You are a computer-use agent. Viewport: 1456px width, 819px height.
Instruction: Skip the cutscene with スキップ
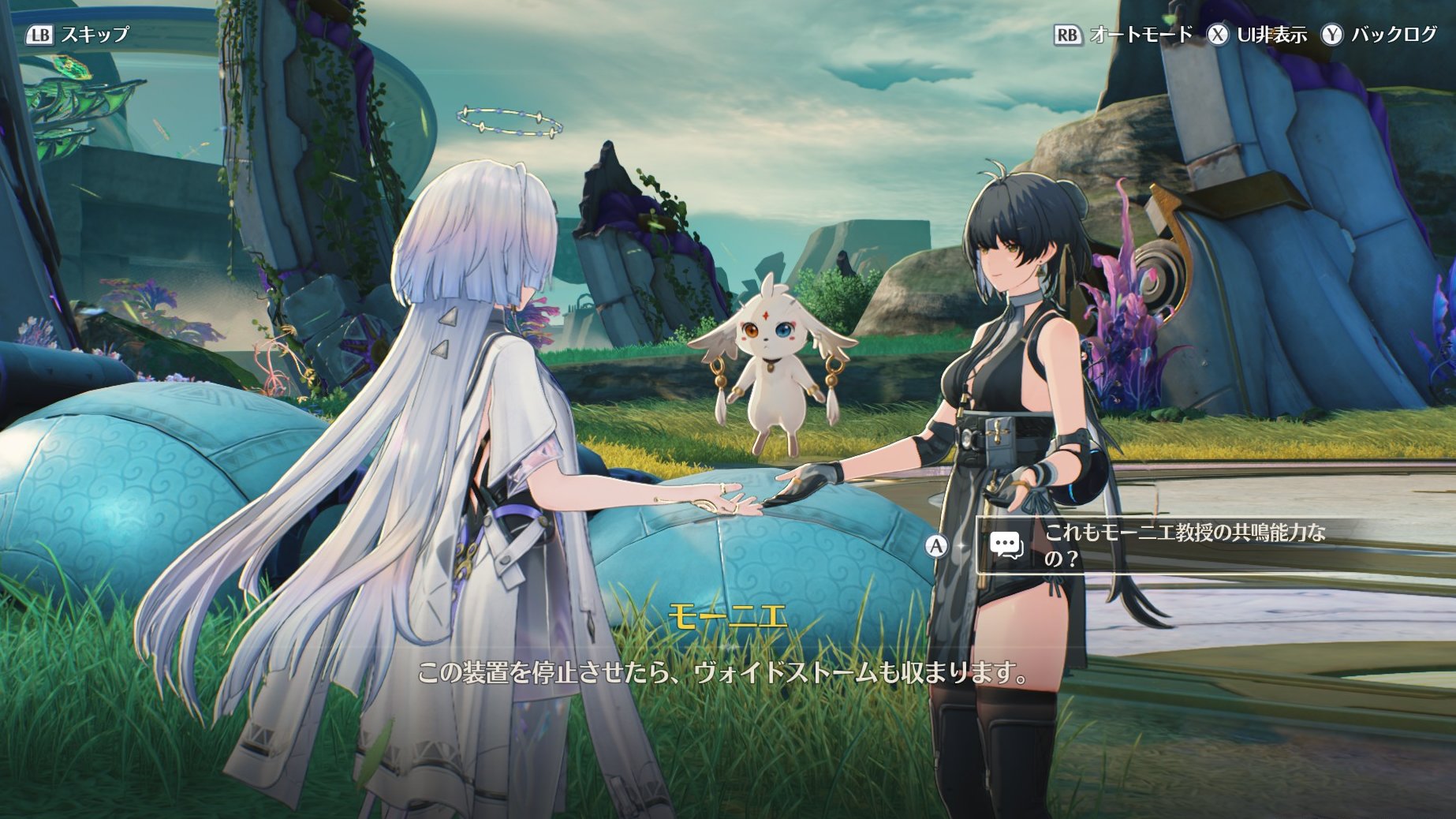click(x=77, y=35)
